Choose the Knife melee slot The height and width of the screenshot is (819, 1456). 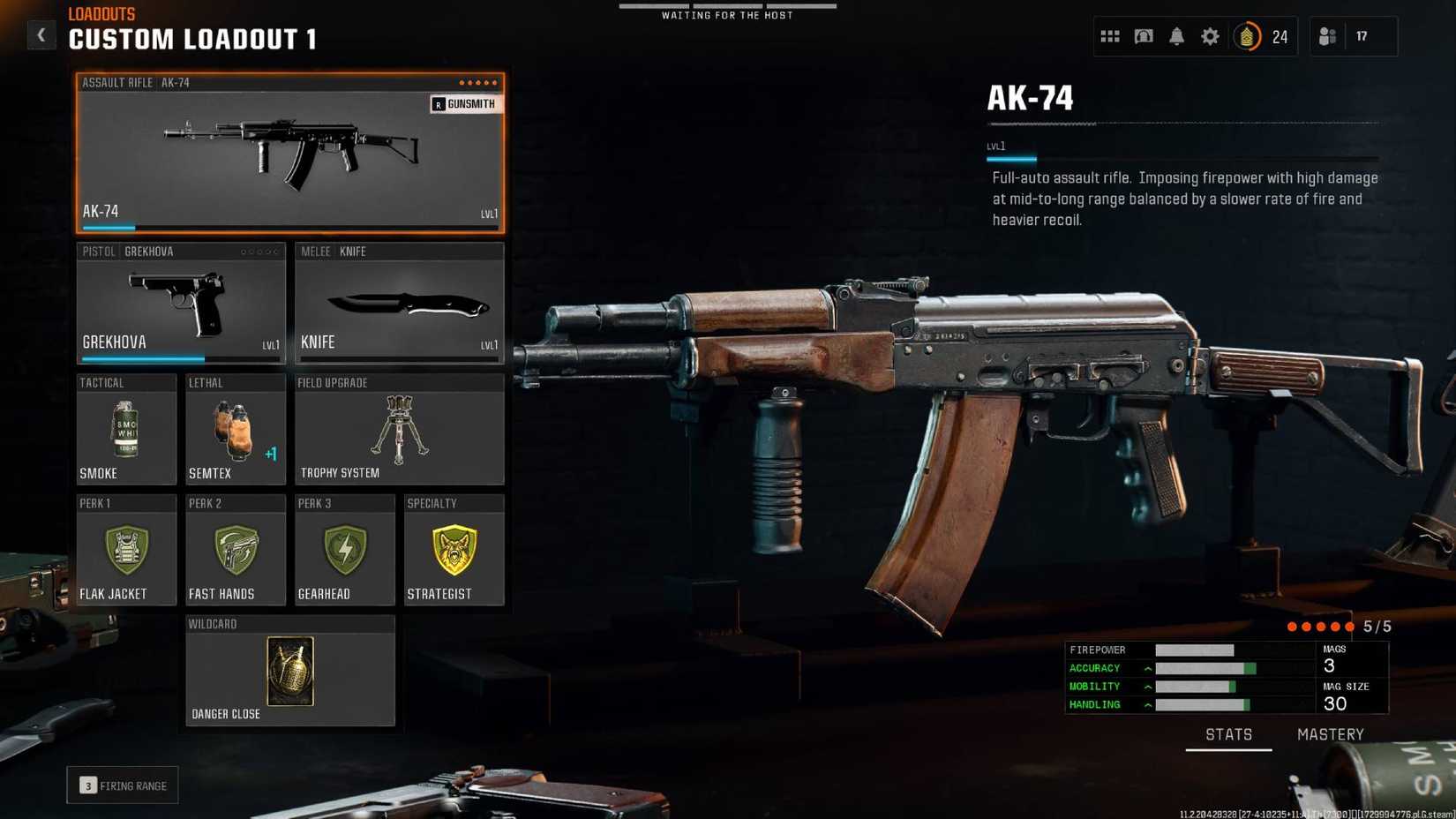tap(399, 303)
